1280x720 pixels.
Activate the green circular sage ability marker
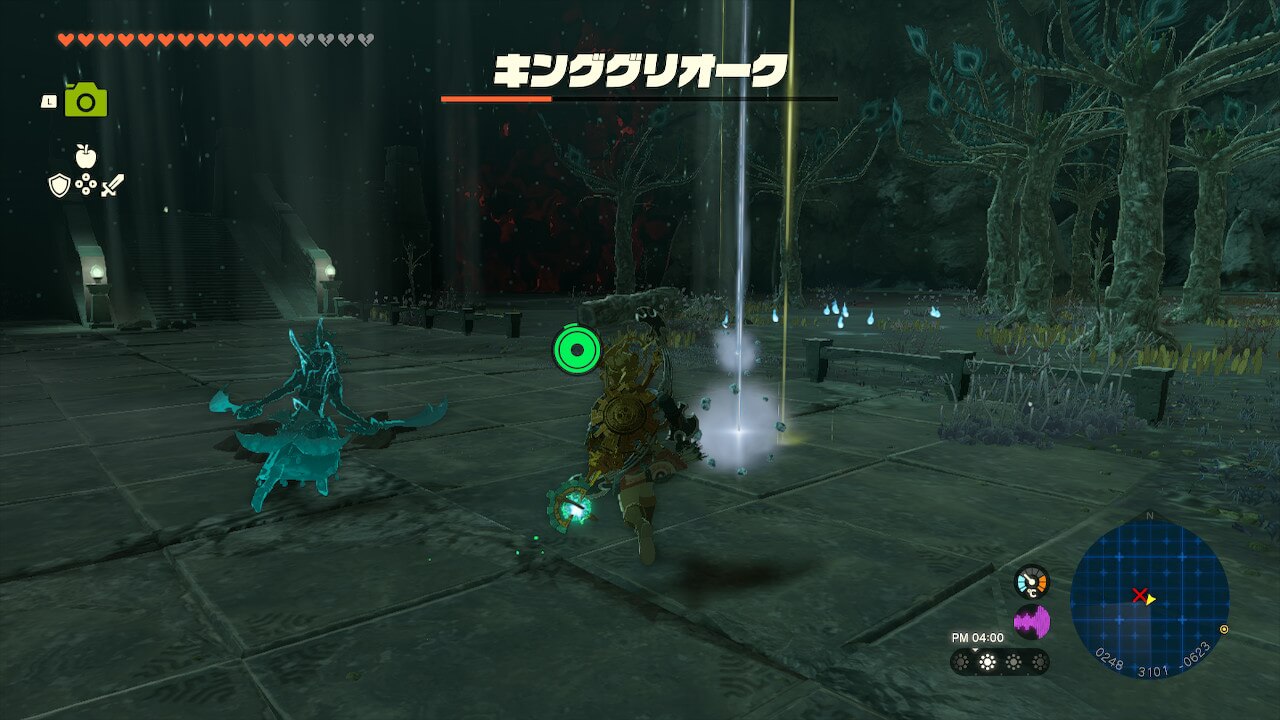pyautogui.click(x=576, y=349)
